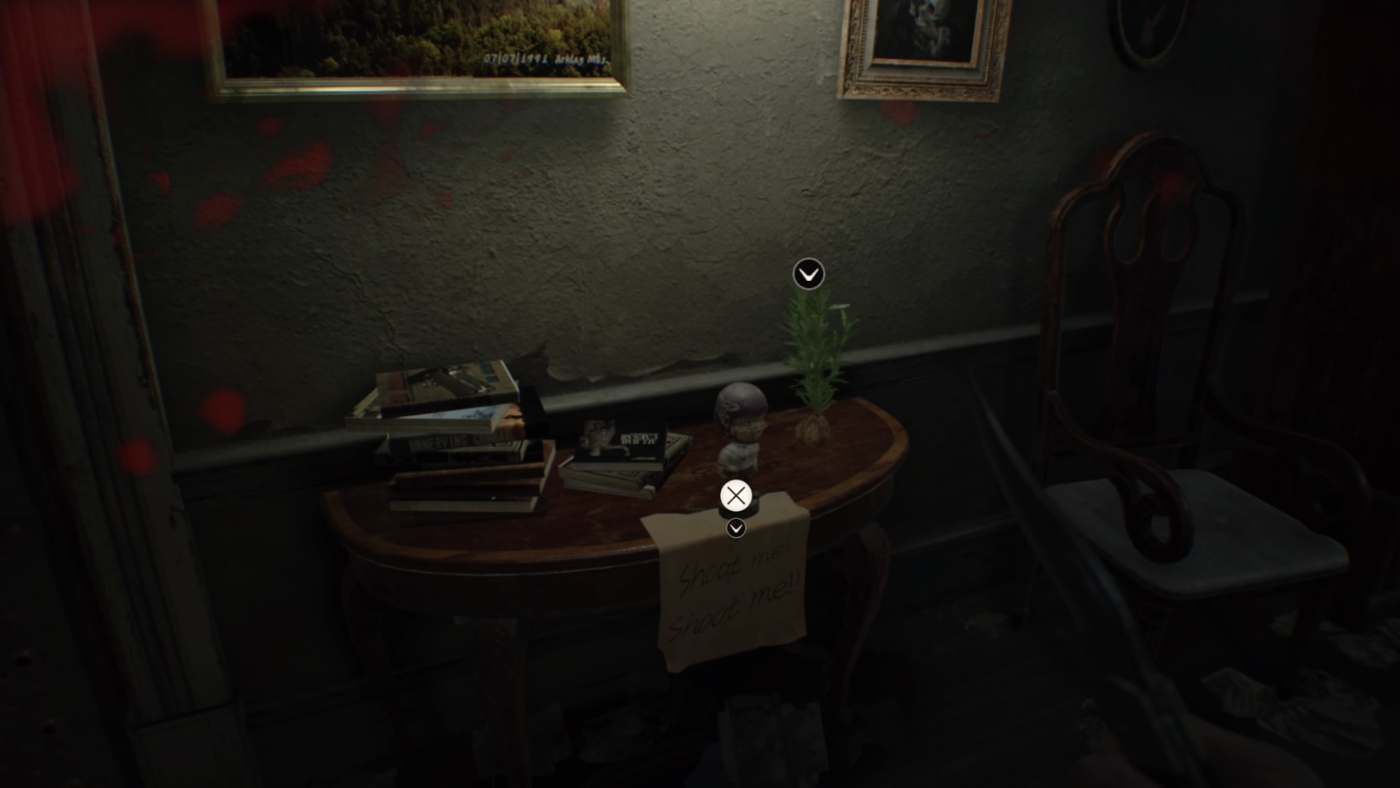1400x788 pixels.
Task: Select the stacked books on the table
Action: coord(460,450)
